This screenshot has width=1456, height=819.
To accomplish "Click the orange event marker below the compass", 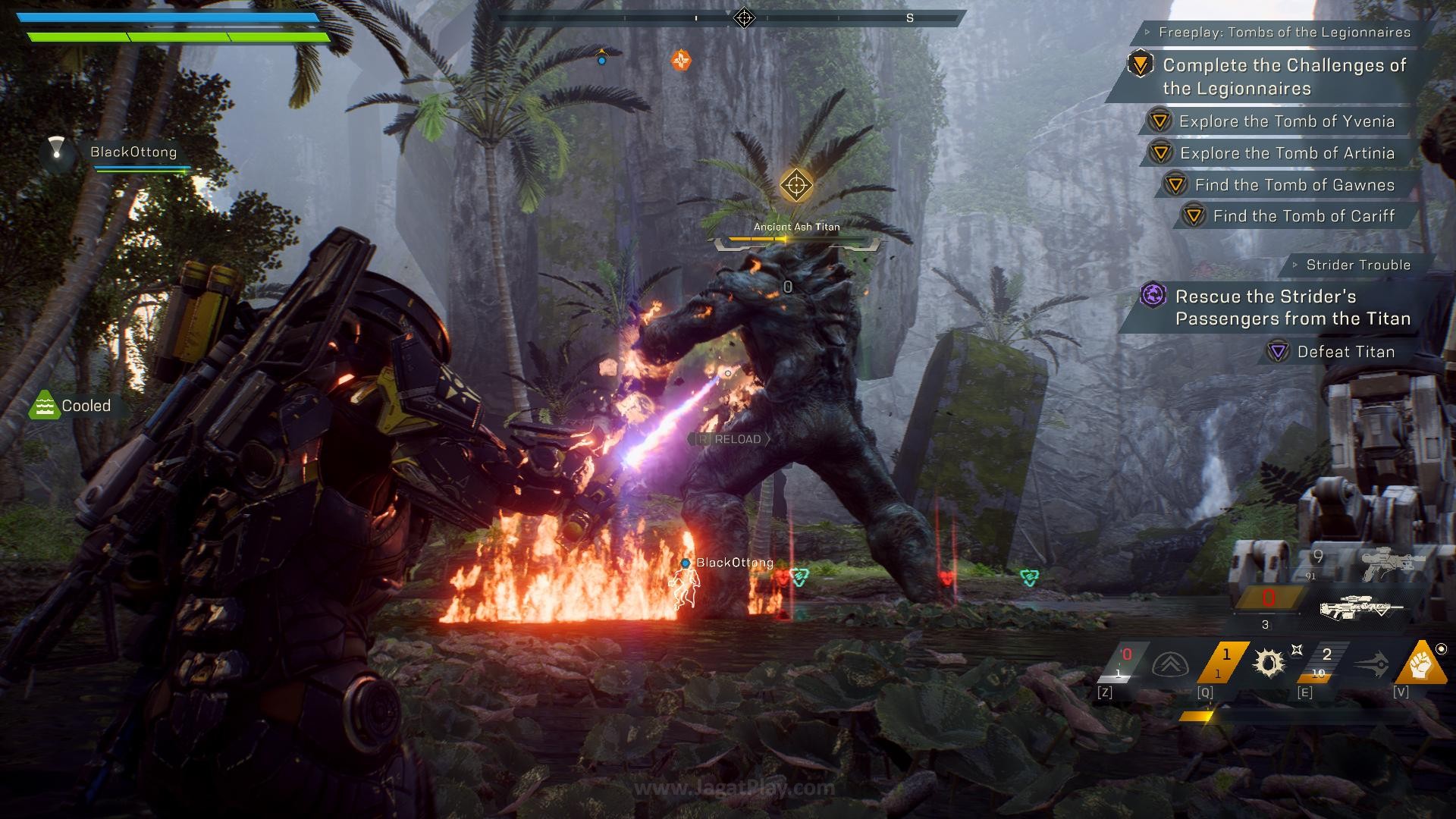I will (x=681, y=60).
